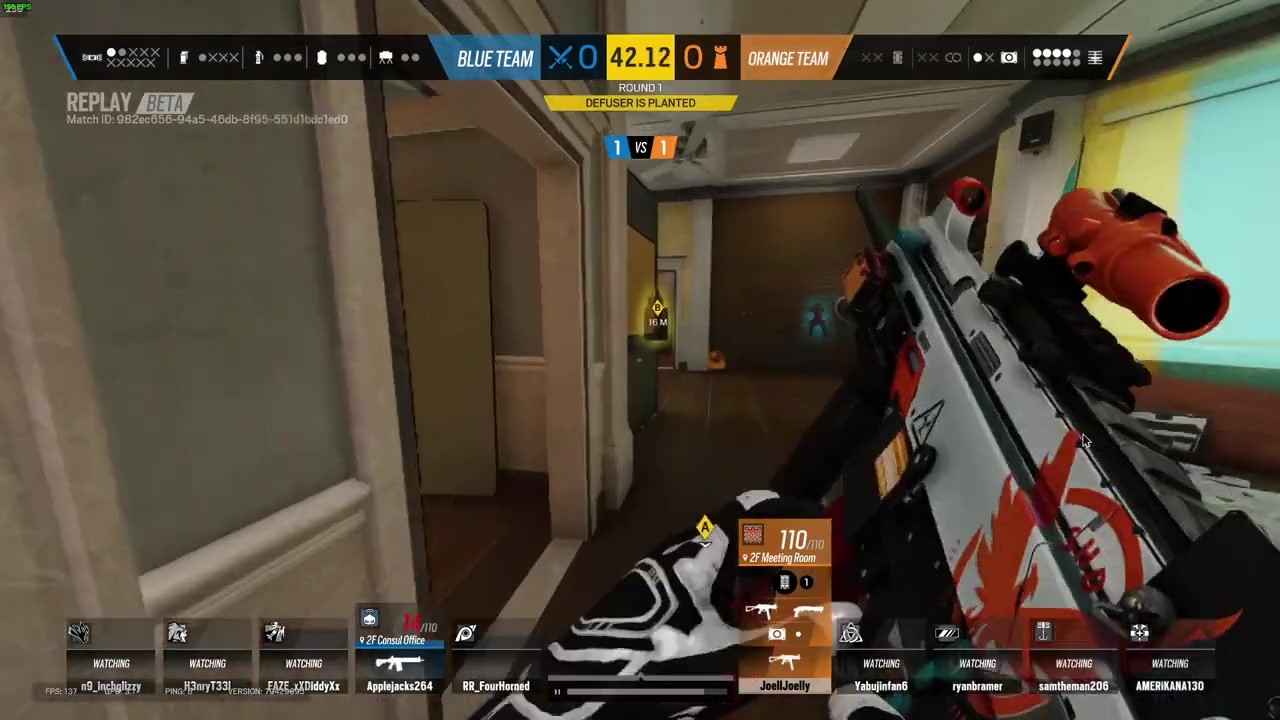Toggle watching H3nryT33l's perspective
This screenshot has width=1280, height=720.
(207, 663)
